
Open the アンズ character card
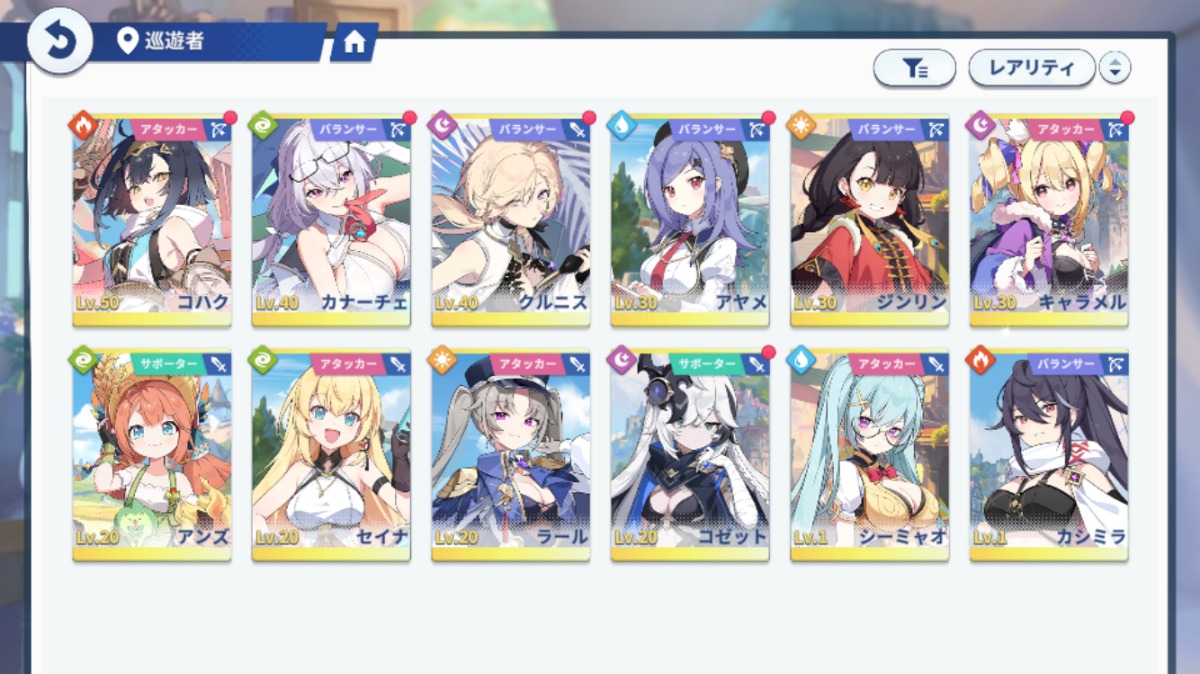(x=152, y=455)
